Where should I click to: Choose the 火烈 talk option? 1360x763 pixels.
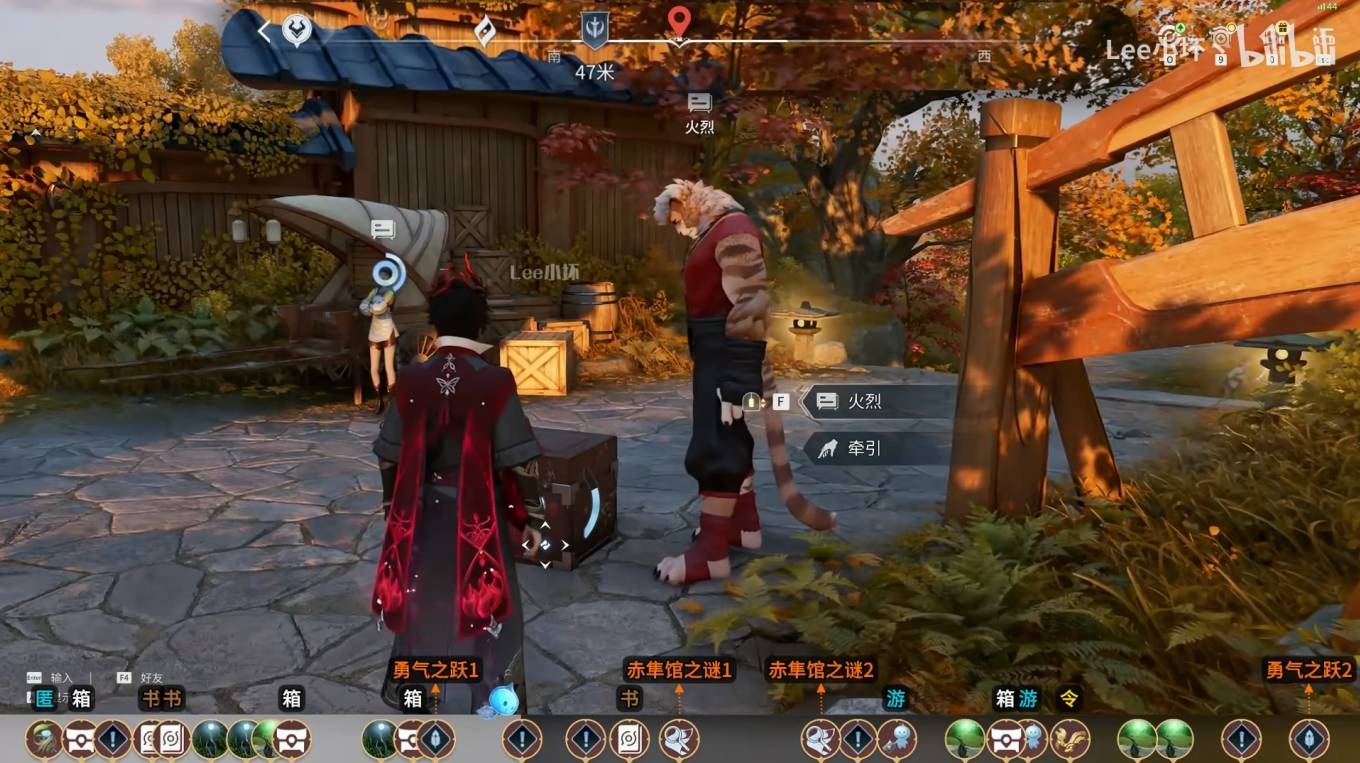[865, 402]
